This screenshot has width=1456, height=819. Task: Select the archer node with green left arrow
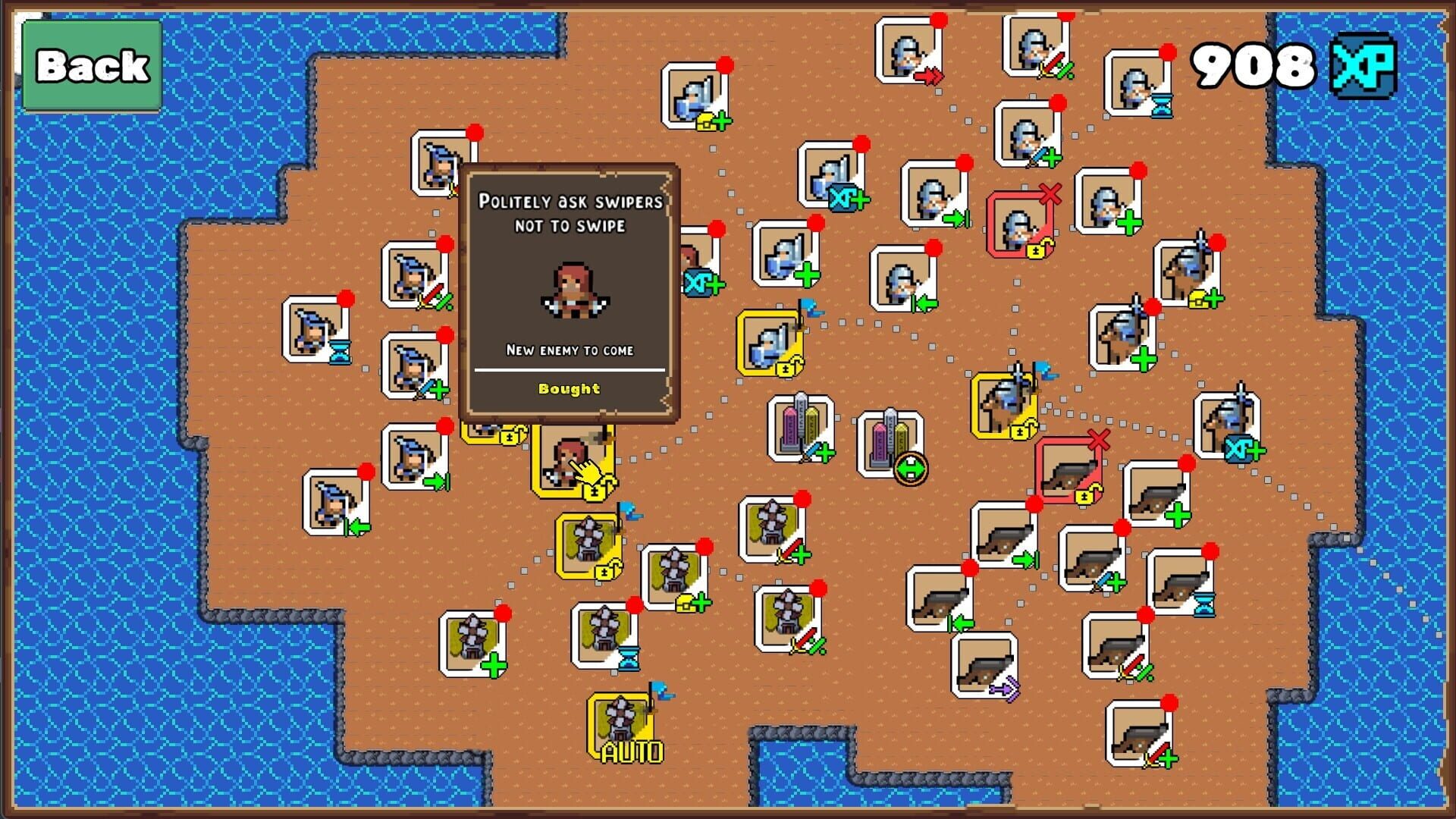[x=337, y=500]
